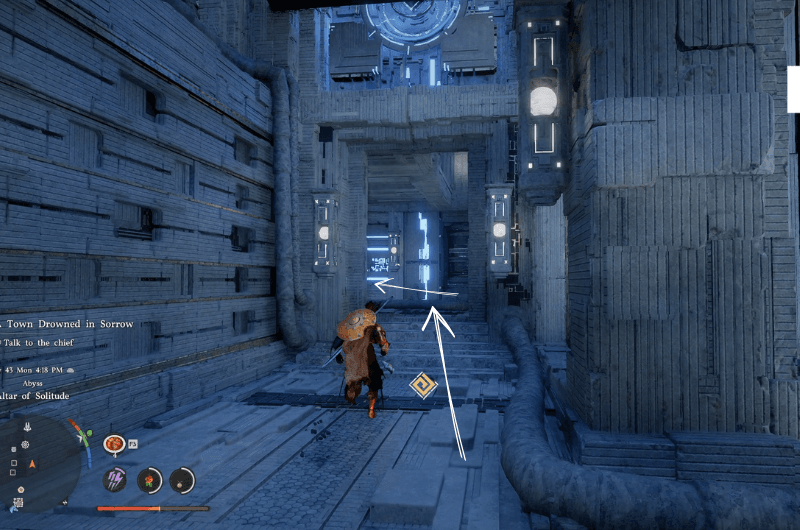
Task: Click the orange diamond waypoint marker
Action: coord(423,385)
